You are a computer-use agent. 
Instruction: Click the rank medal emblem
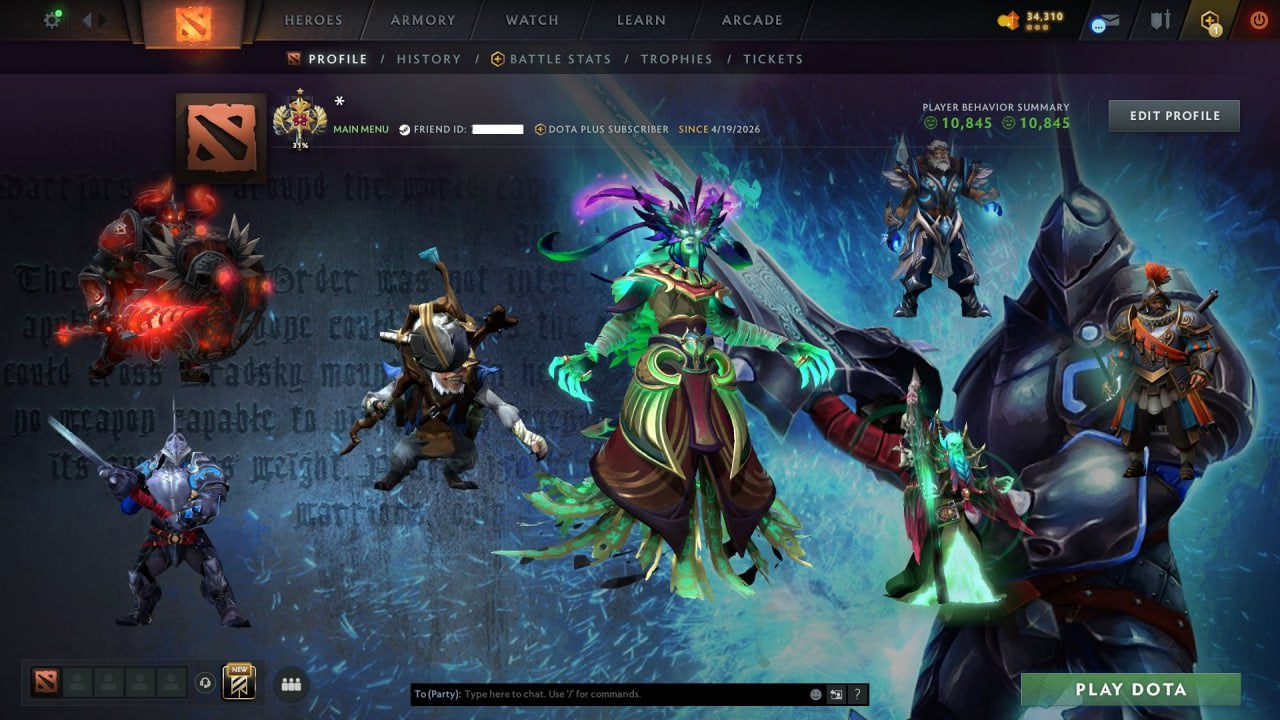click(x=299, y=118)
